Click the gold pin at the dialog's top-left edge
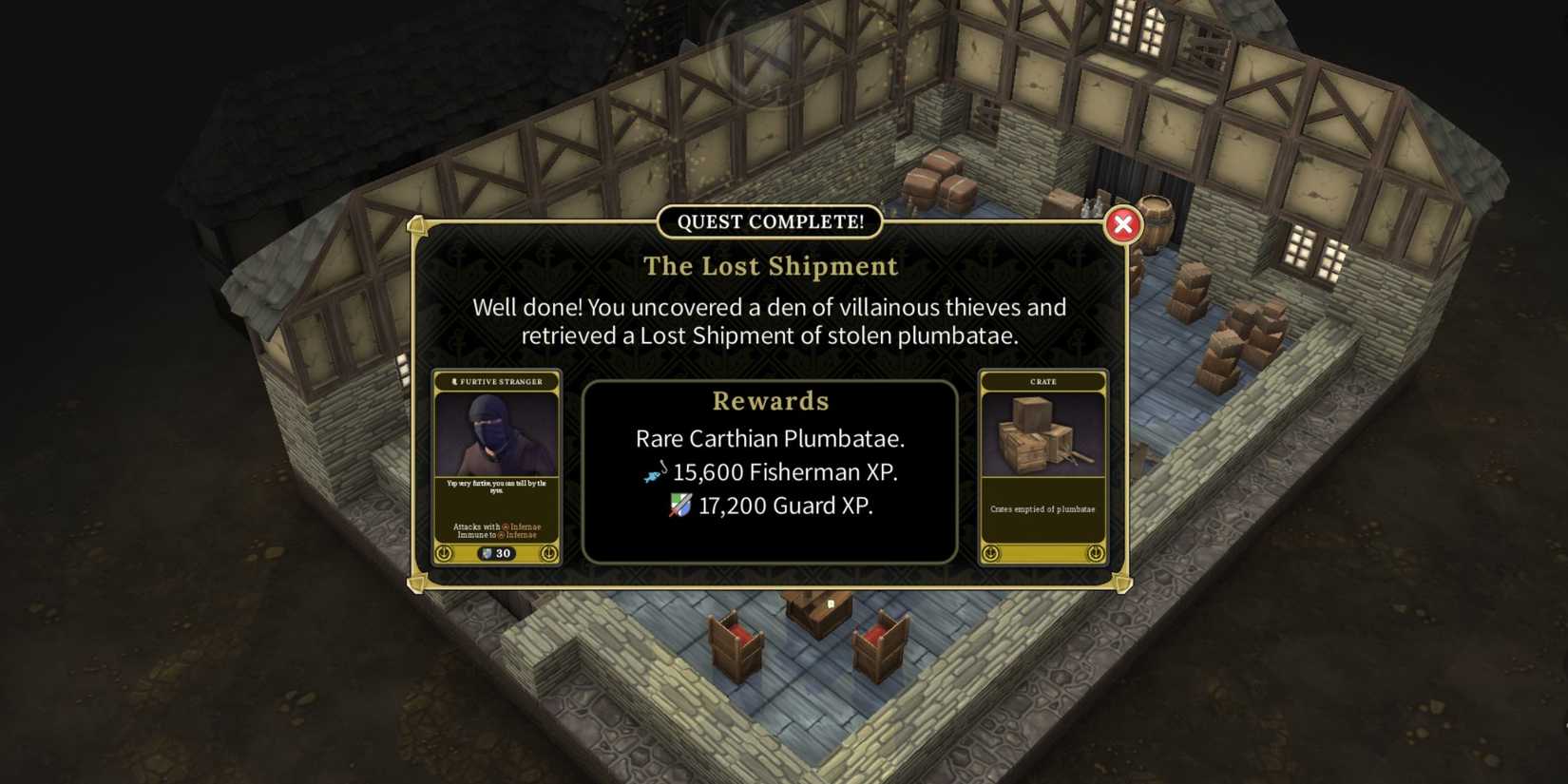Viewport: 1568px width, 784px height. click(x=418, y=226)
